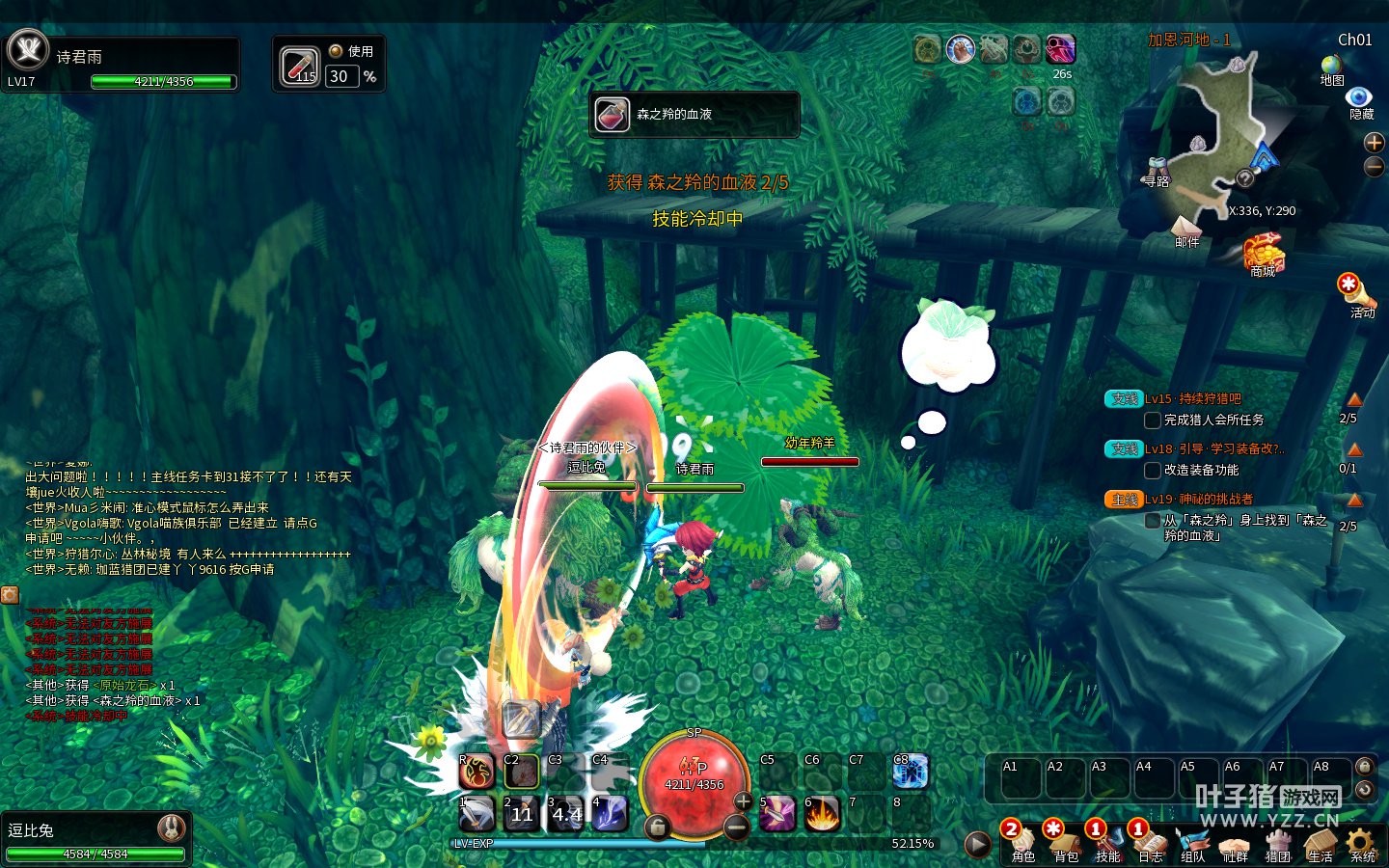Toggle the 隐藏 eye icon
1389x868 pixels.
point(1360,98)
